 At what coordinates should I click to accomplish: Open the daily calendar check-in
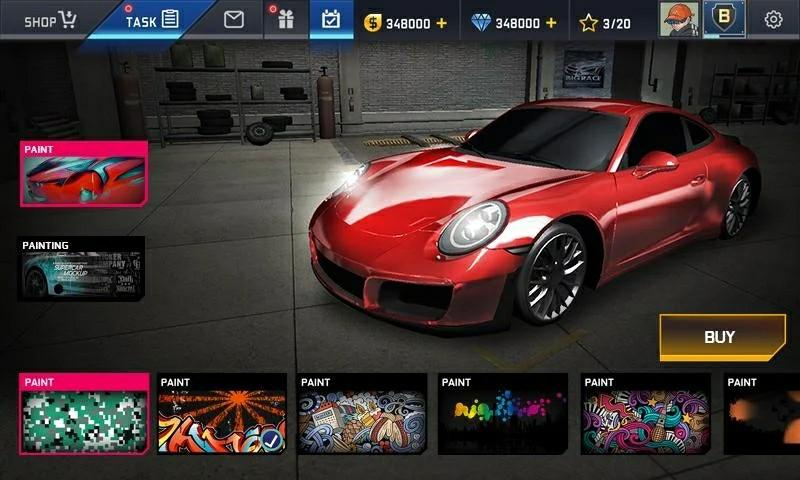coord(331,20)
